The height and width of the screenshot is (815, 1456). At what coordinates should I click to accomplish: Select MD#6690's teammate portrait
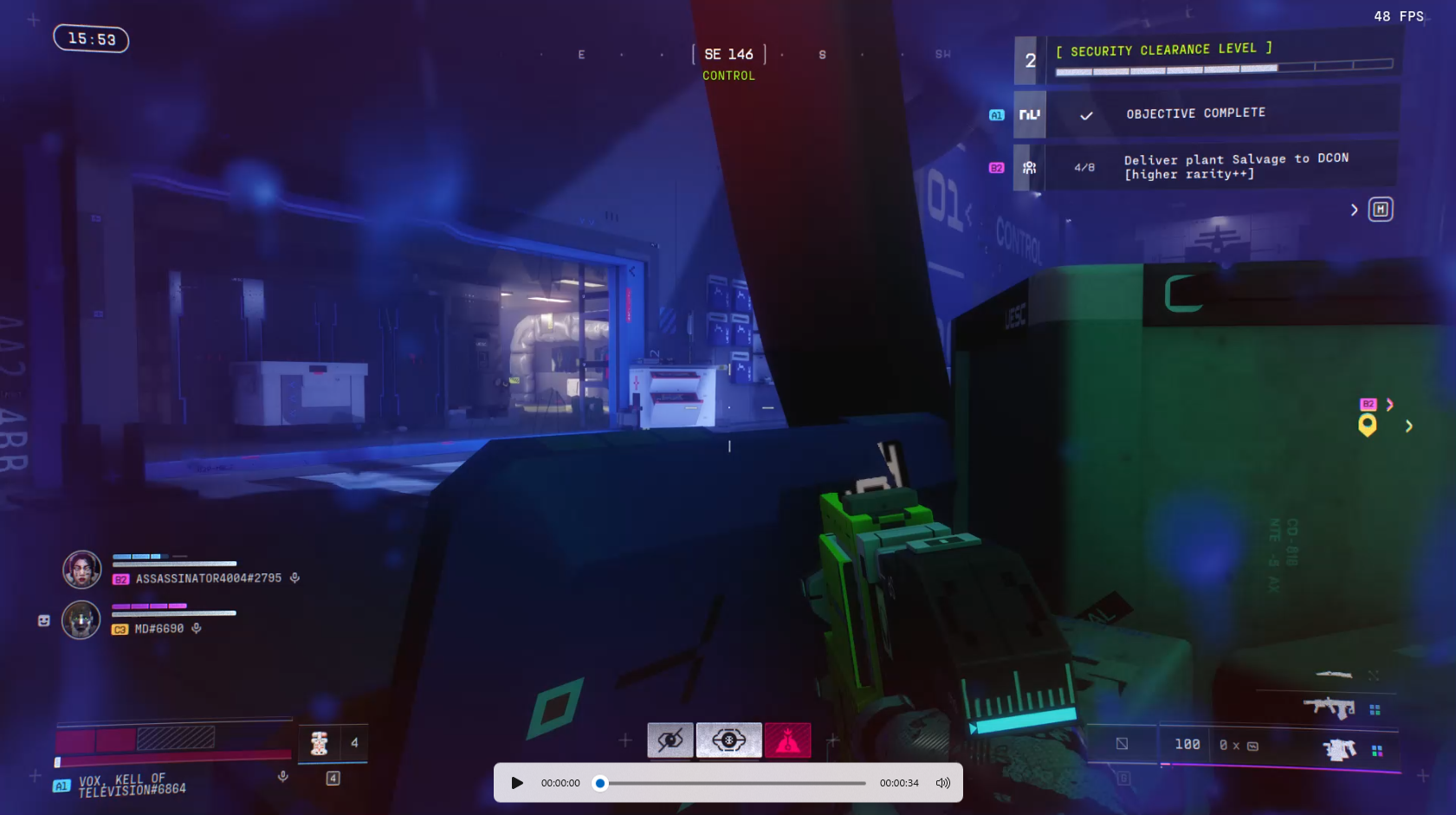[81, 620]
